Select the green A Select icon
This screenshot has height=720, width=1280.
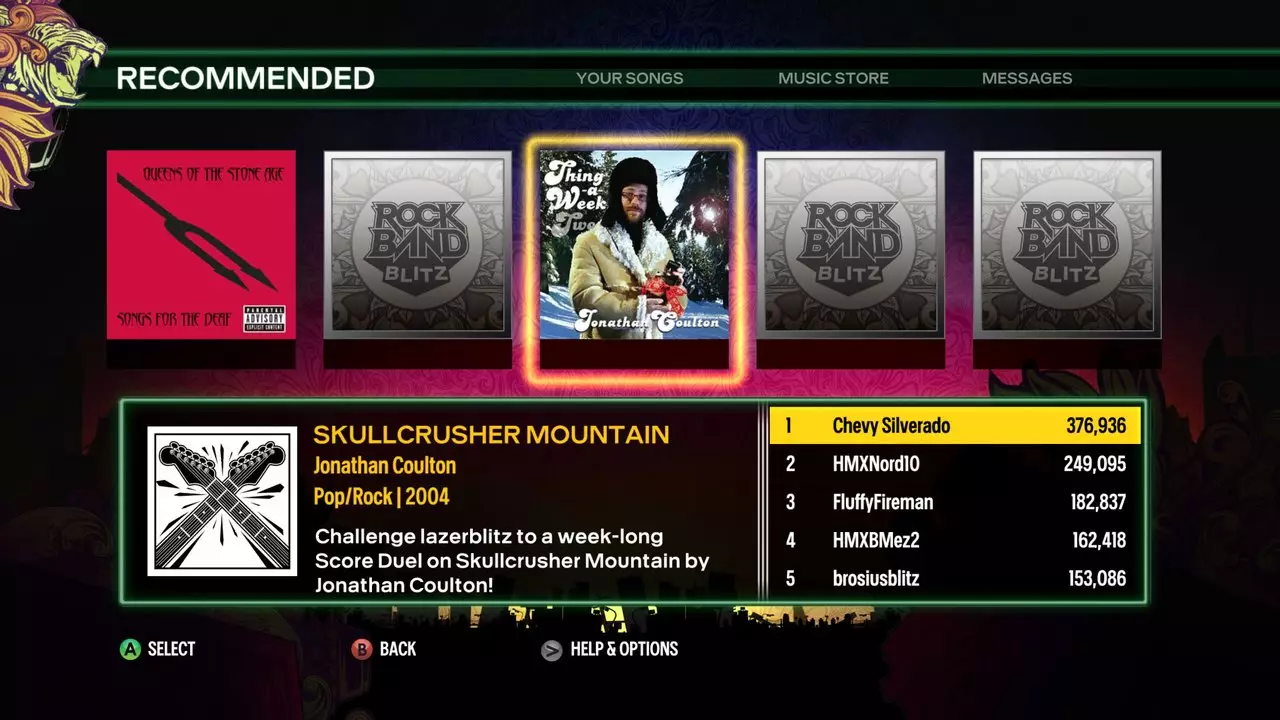(128, 649)
